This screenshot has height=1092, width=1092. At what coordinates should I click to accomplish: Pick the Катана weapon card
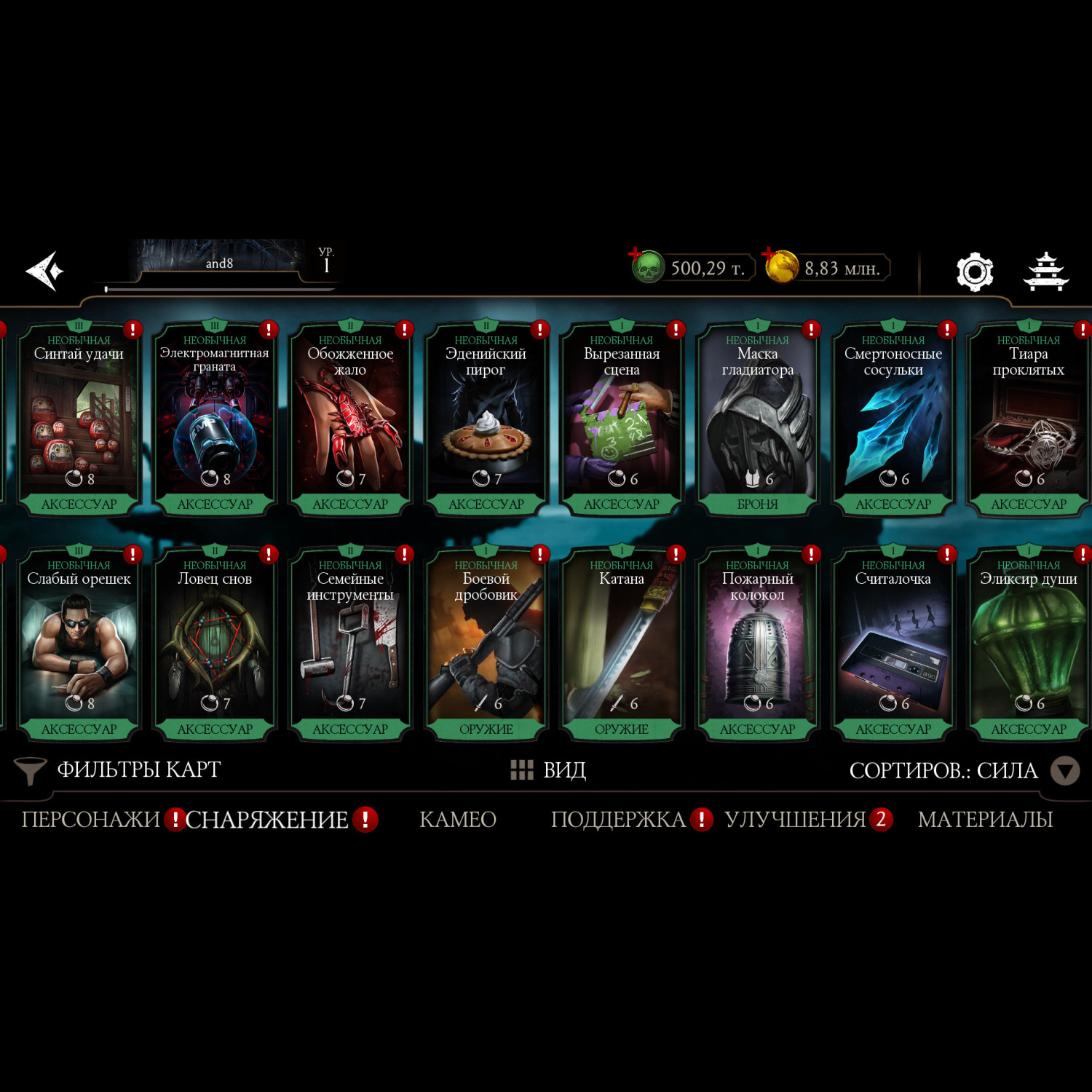[622, 646]
